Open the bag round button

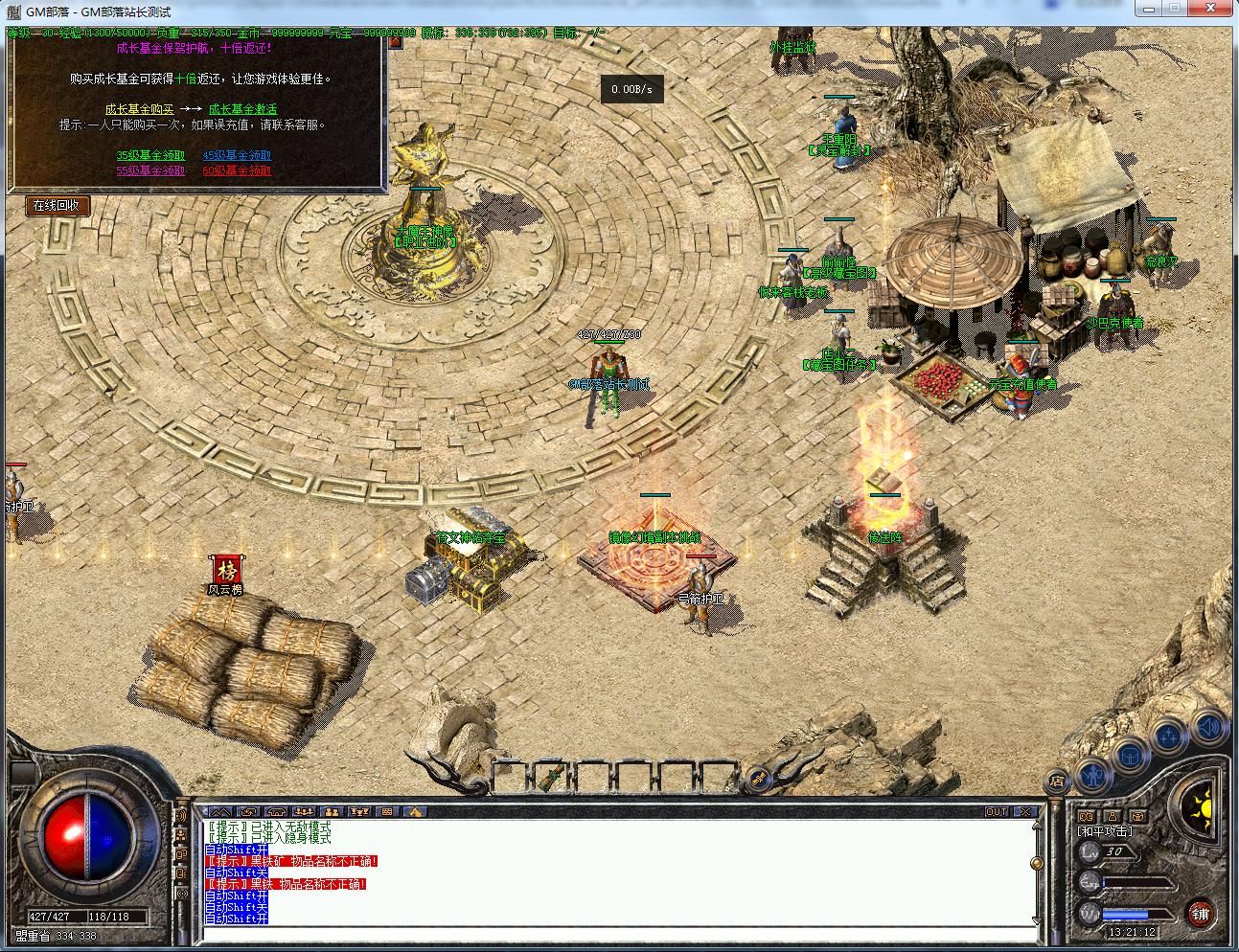1131,754
